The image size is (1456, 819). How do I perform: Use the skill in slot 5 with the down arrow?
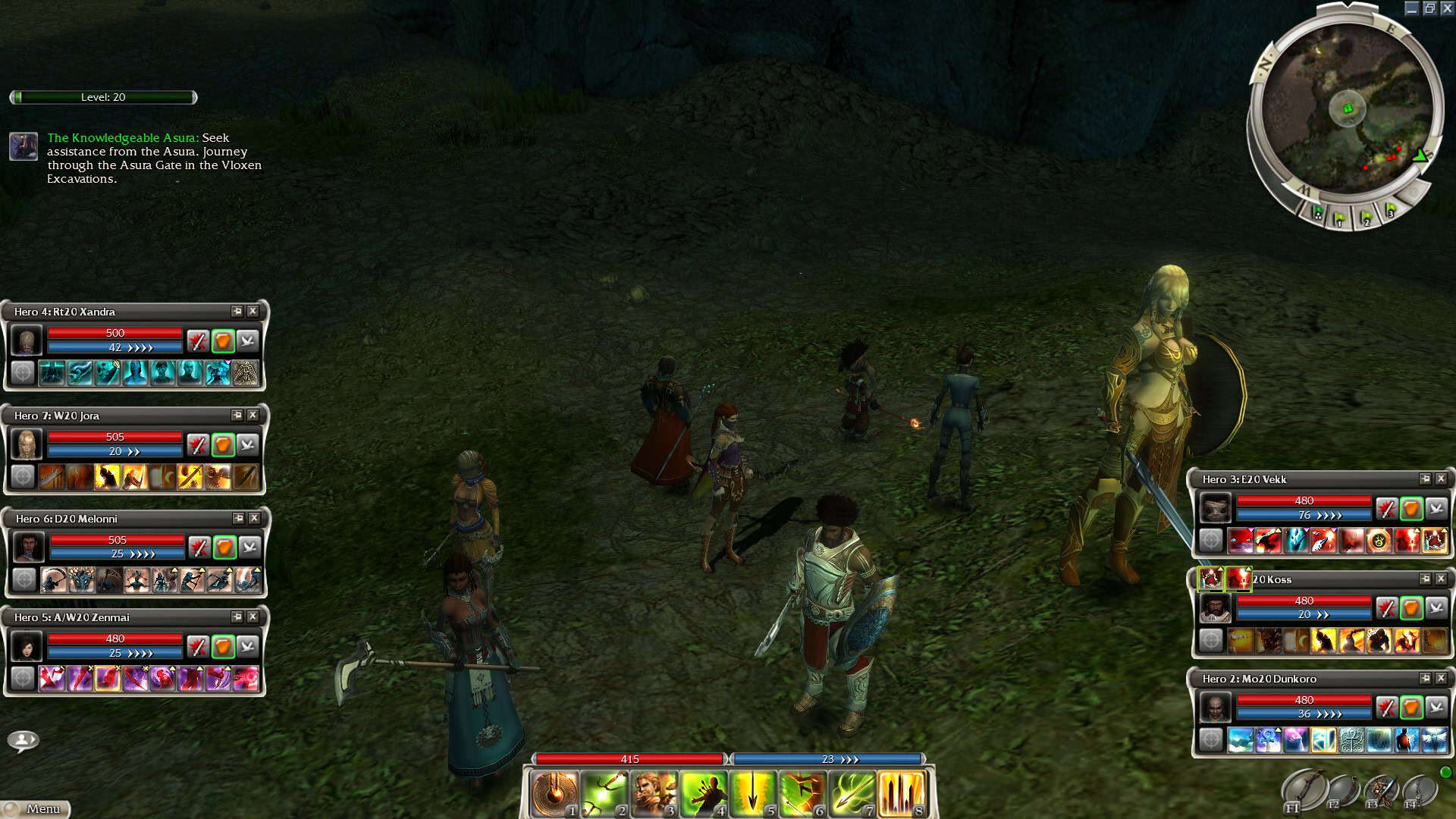(752, 794)
